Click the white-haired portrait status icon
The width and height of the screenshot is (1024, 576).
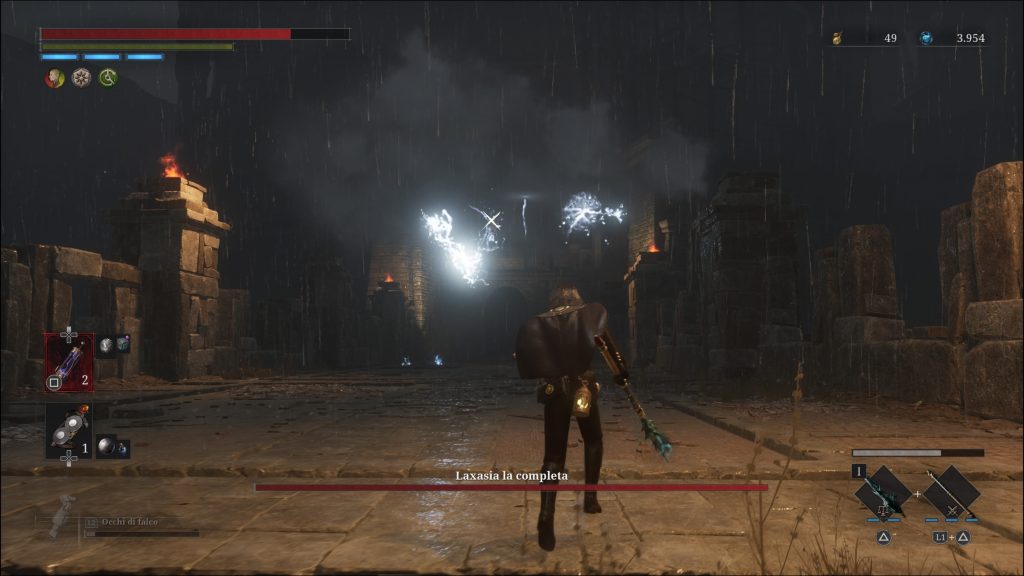[x=54, y=78]
